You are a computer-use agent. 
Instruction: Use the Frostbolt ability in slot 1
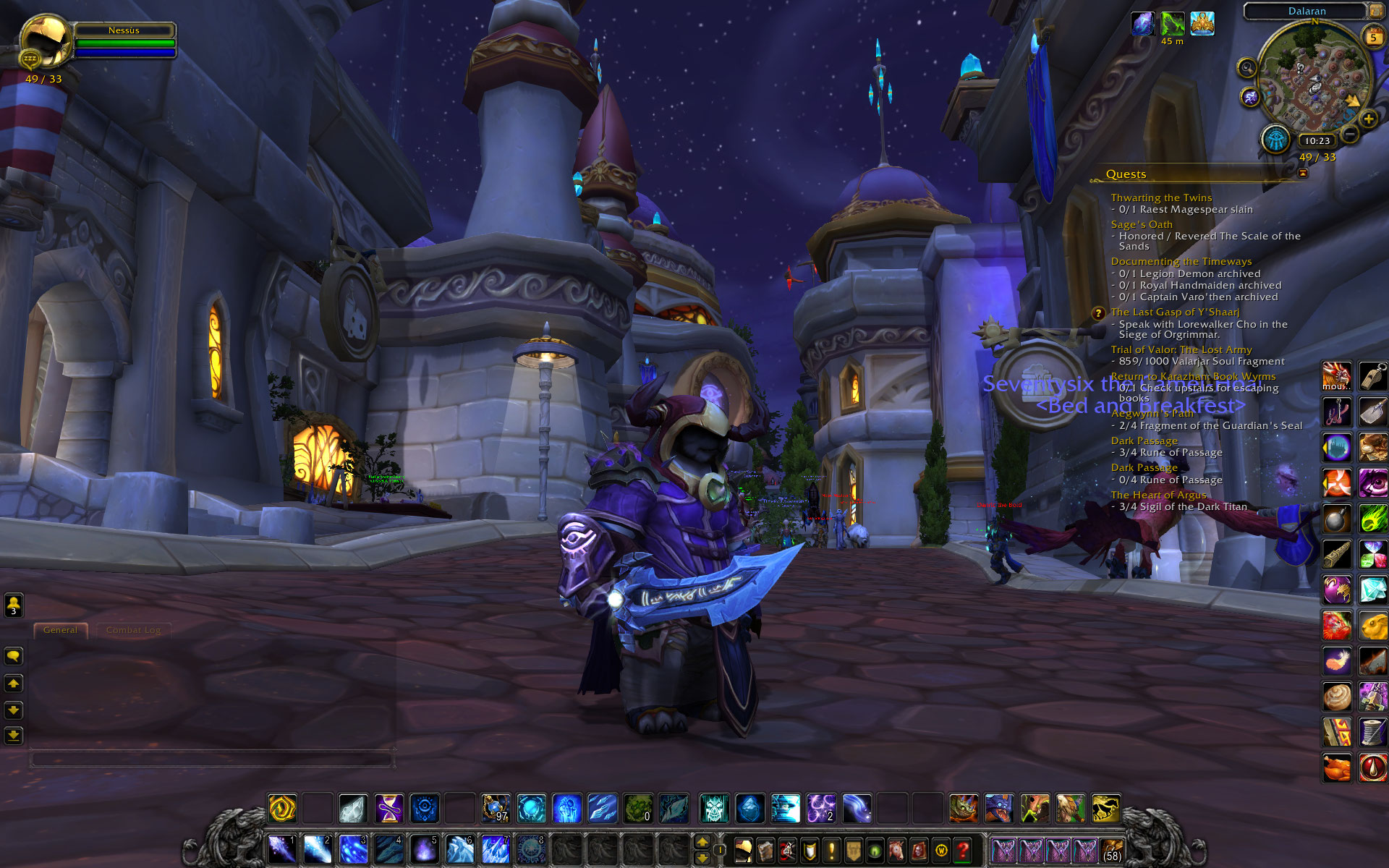281,848
